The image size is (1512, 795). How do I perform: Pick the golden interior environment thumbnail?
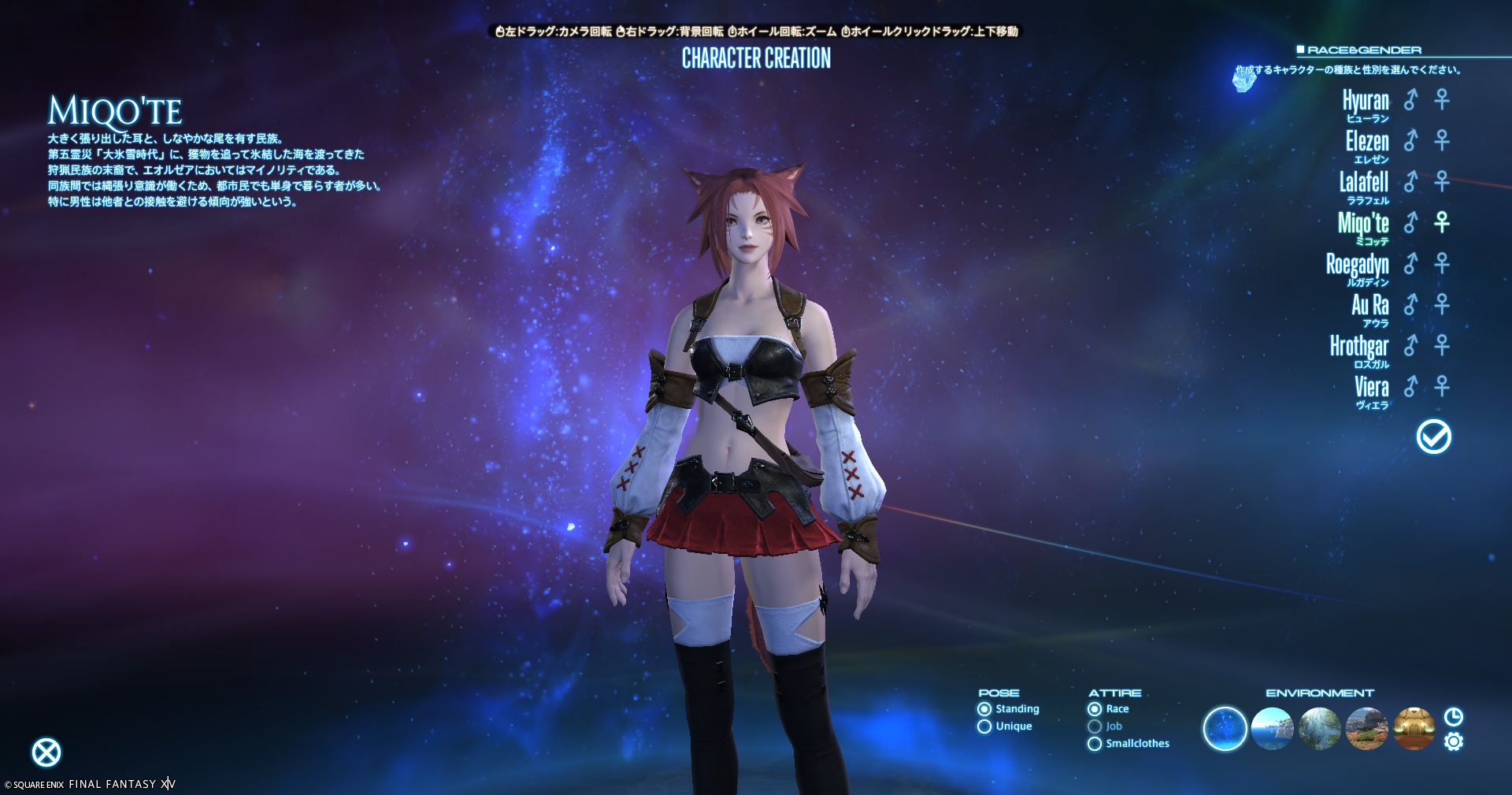1414,729
